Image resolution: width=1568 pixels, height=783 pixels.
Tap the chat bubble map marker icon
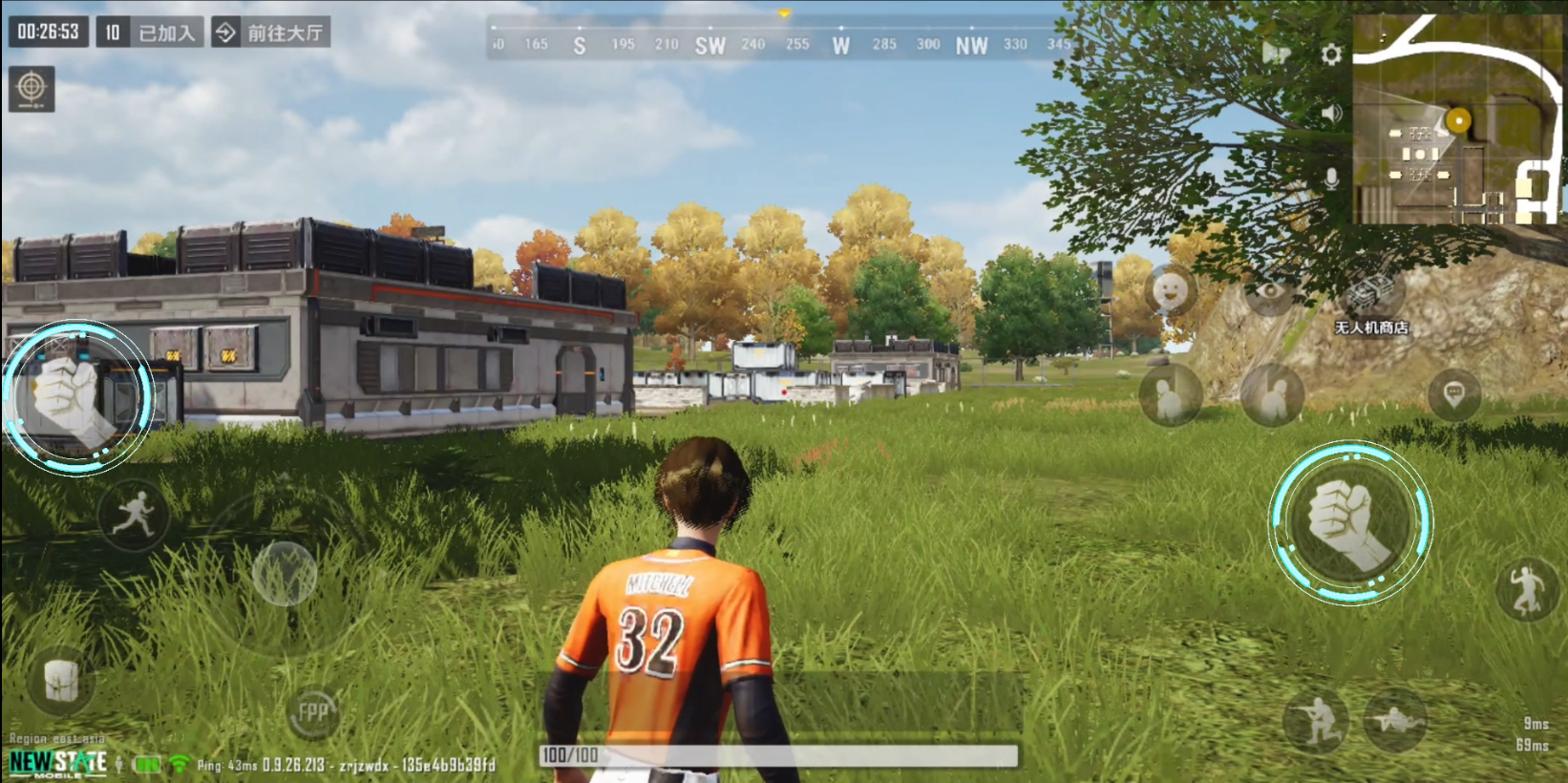tap(1453, 393)
